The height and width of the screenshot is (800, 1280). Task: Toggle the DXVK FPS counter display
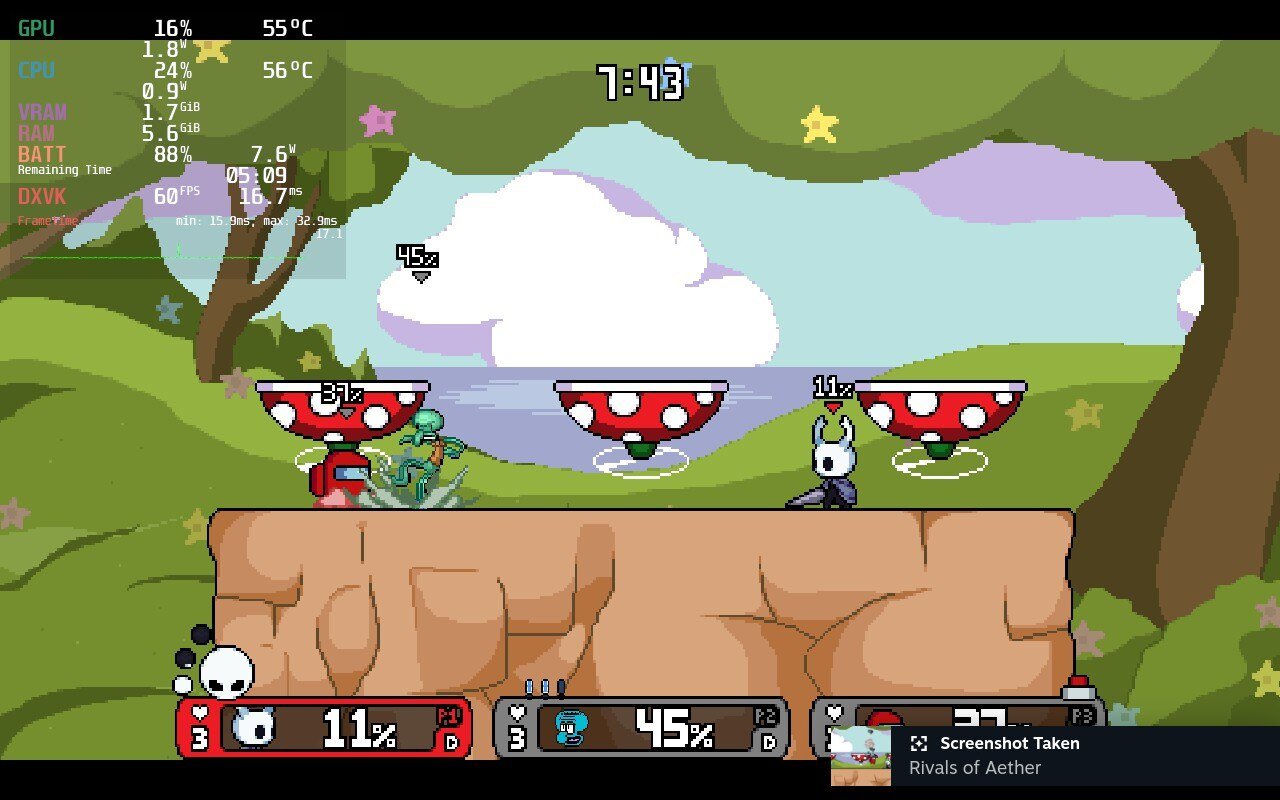(42, 197)
